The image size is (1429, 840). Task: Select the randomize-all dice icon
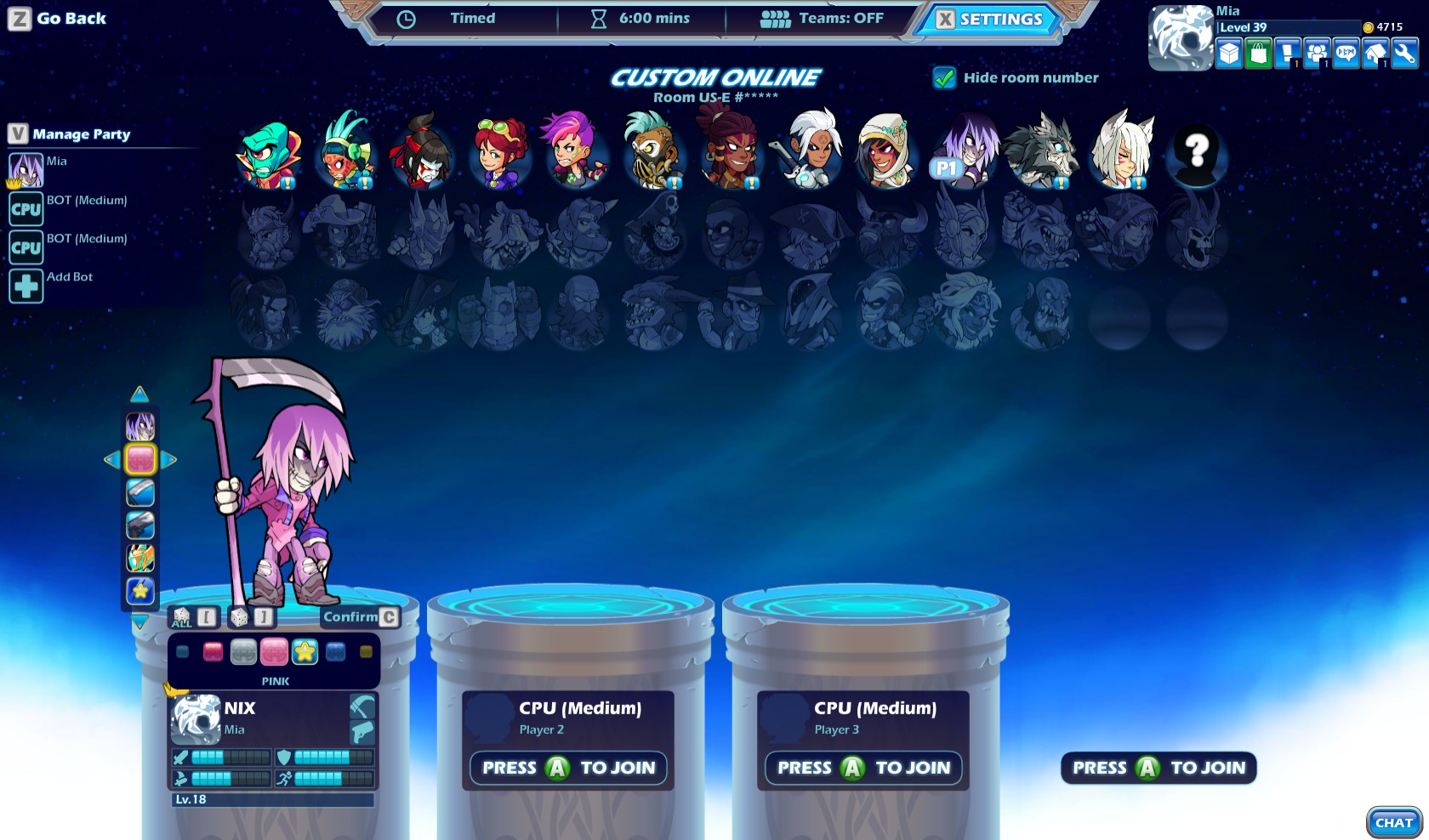click(x=181, y=616)
